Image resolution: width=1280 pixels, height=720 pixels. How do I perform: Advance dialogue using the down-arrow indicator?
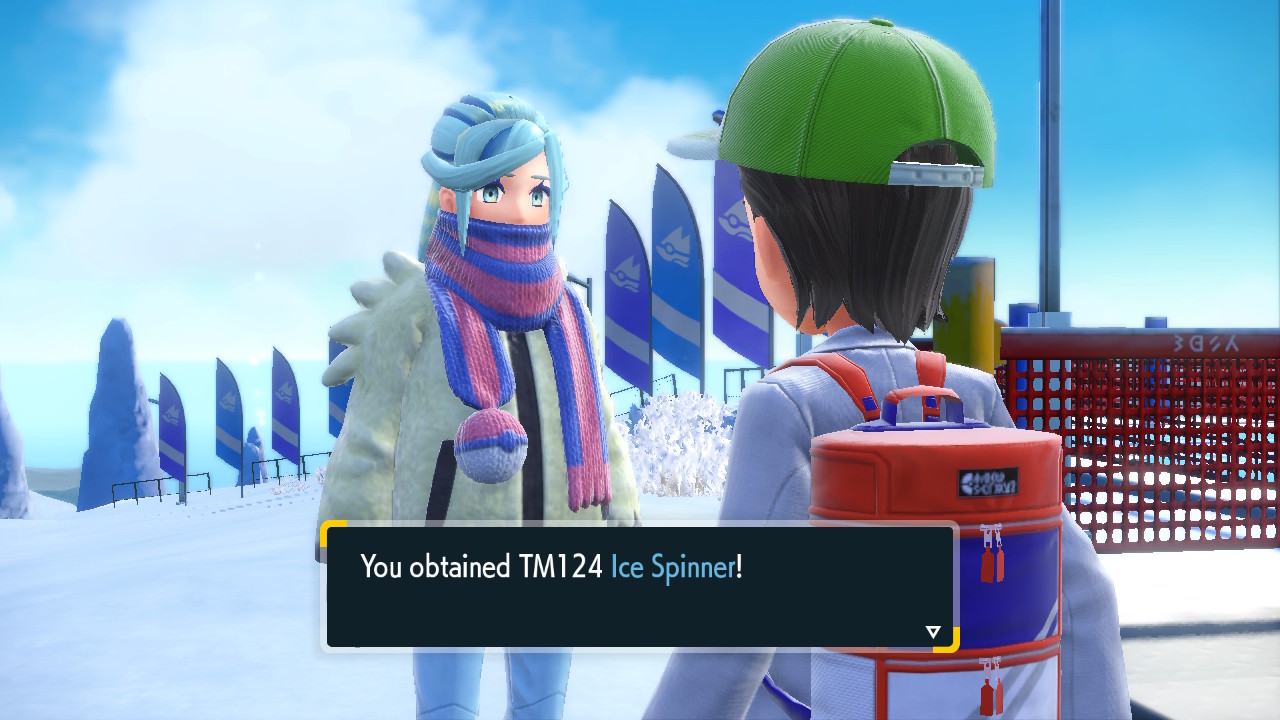[933, 632]
